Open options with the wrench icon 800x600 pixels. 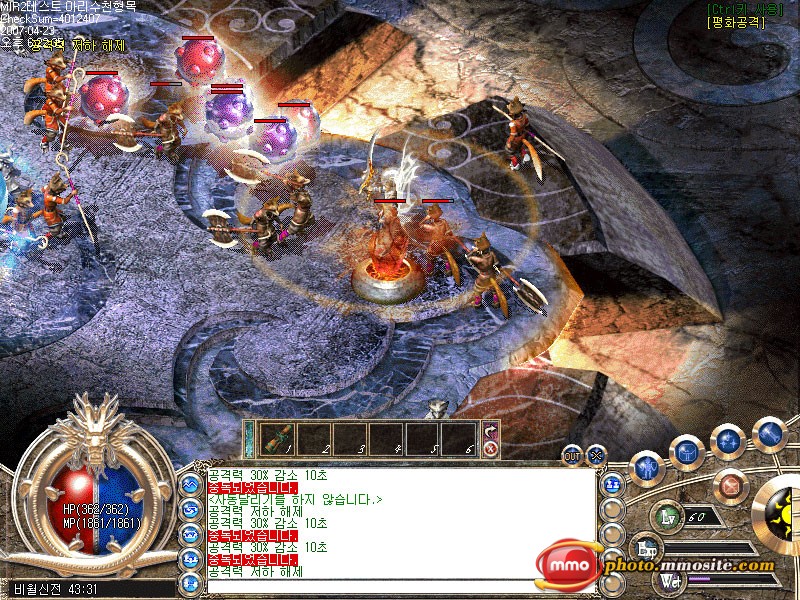tap(768, 433)
